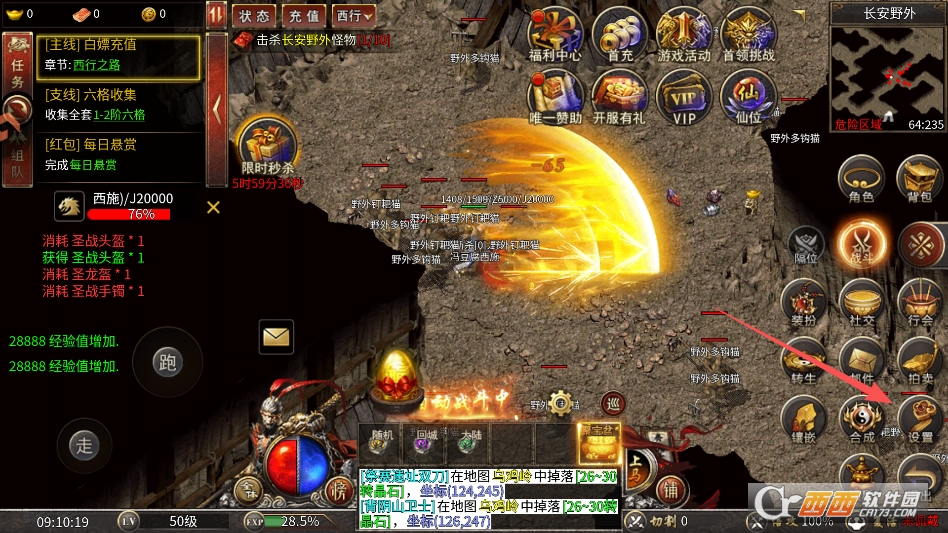Open the VIP menu icon
Viewport: 948px width, 533px height.
684,96
